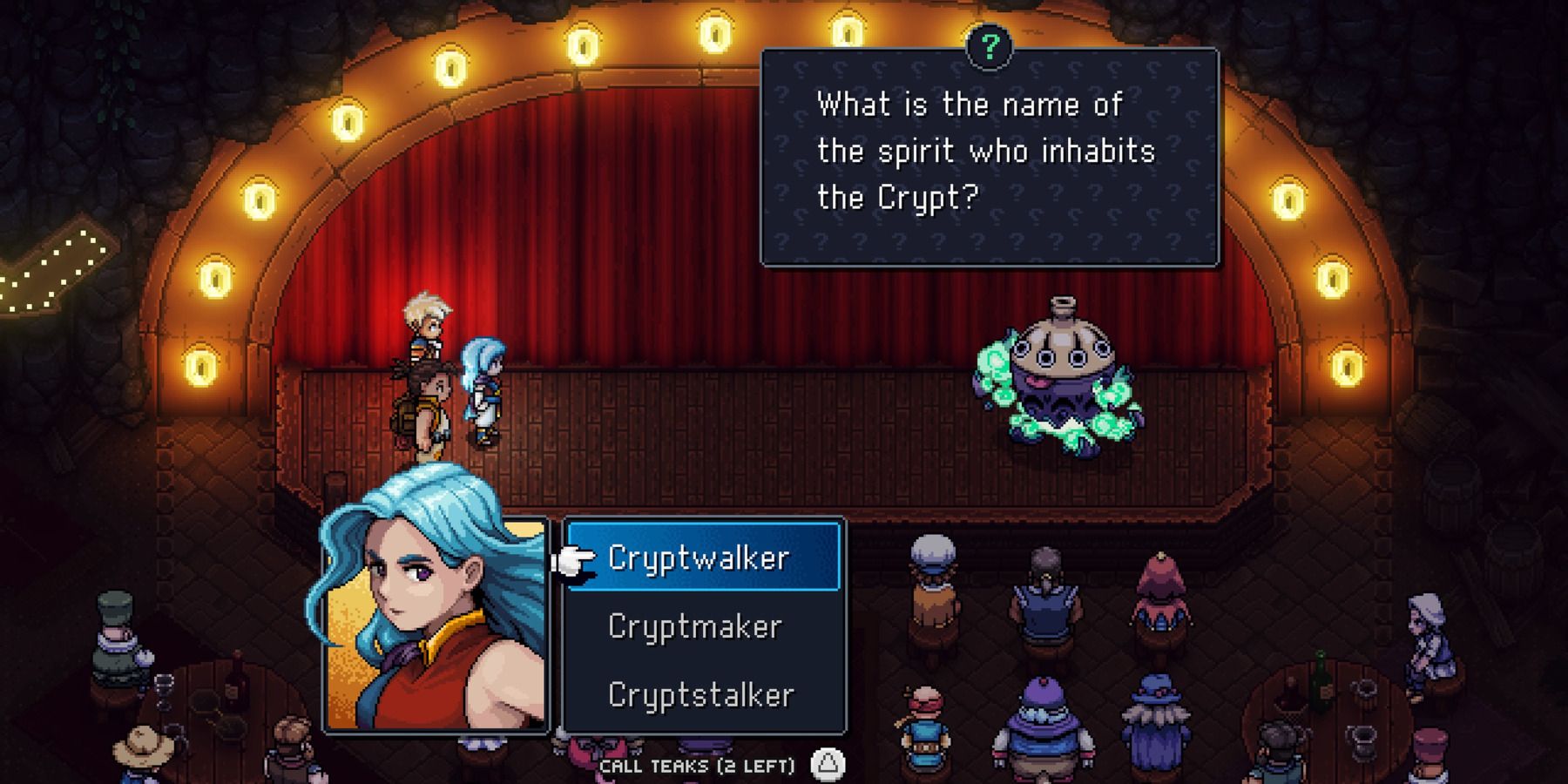Click the white pointing hand cursor
Viewport: 1568px width, 784px height.
(574, 562)
